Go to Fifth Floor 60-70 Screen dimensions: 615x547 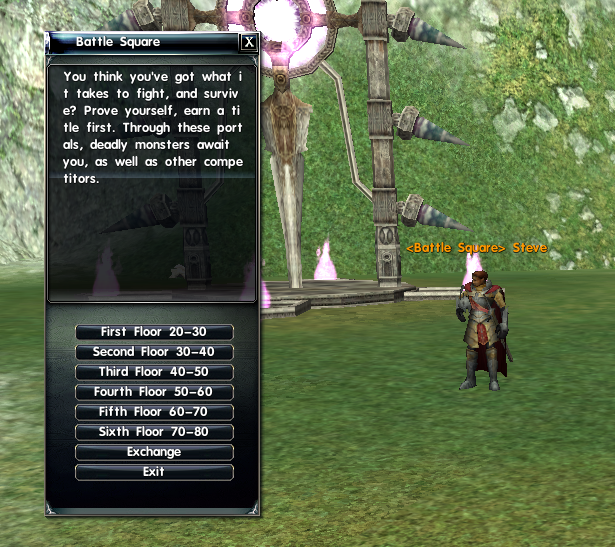pos(154,412)
